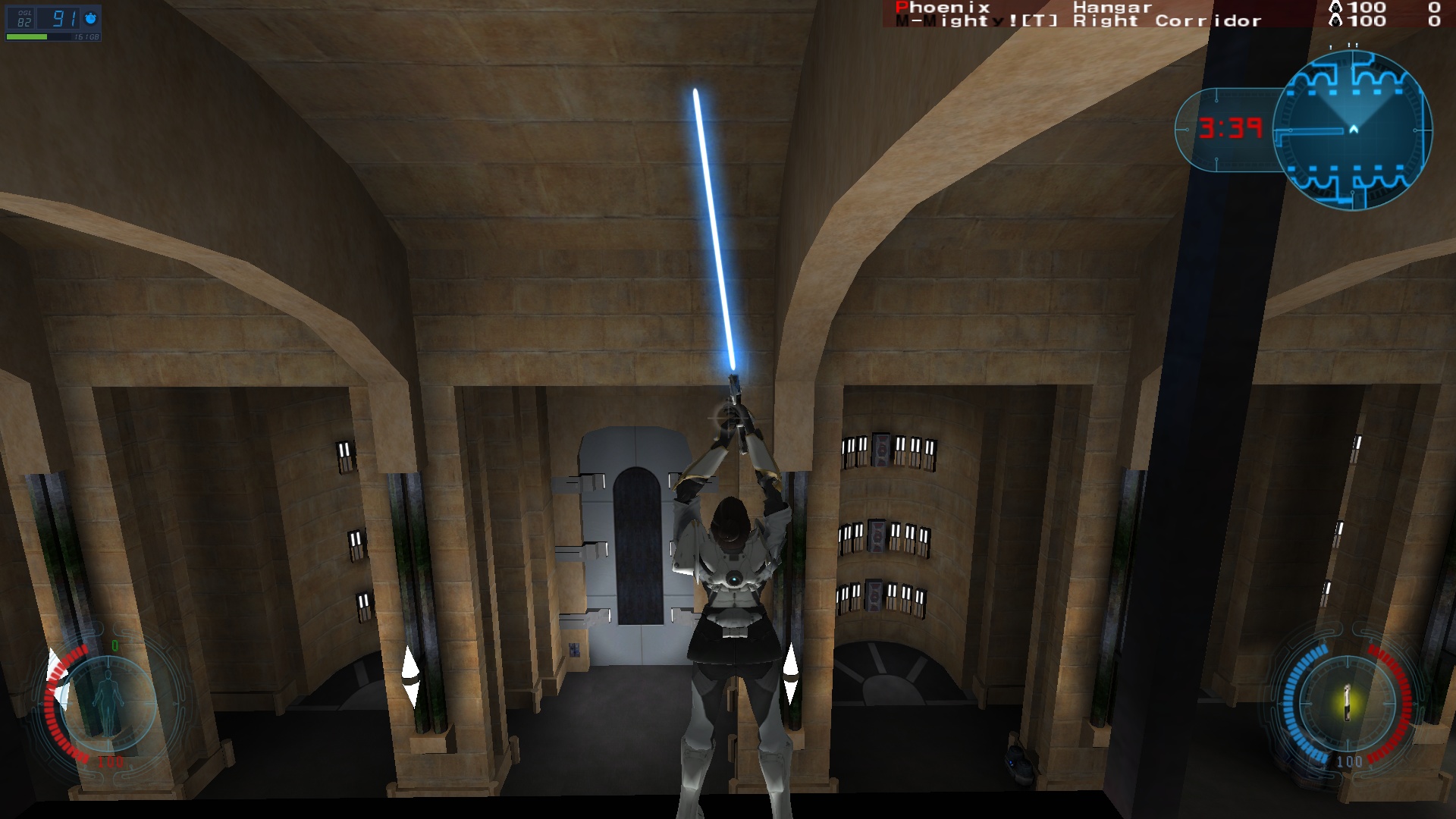
Task: Click the body silhouette status icon
Action: (x=108, y=702)
